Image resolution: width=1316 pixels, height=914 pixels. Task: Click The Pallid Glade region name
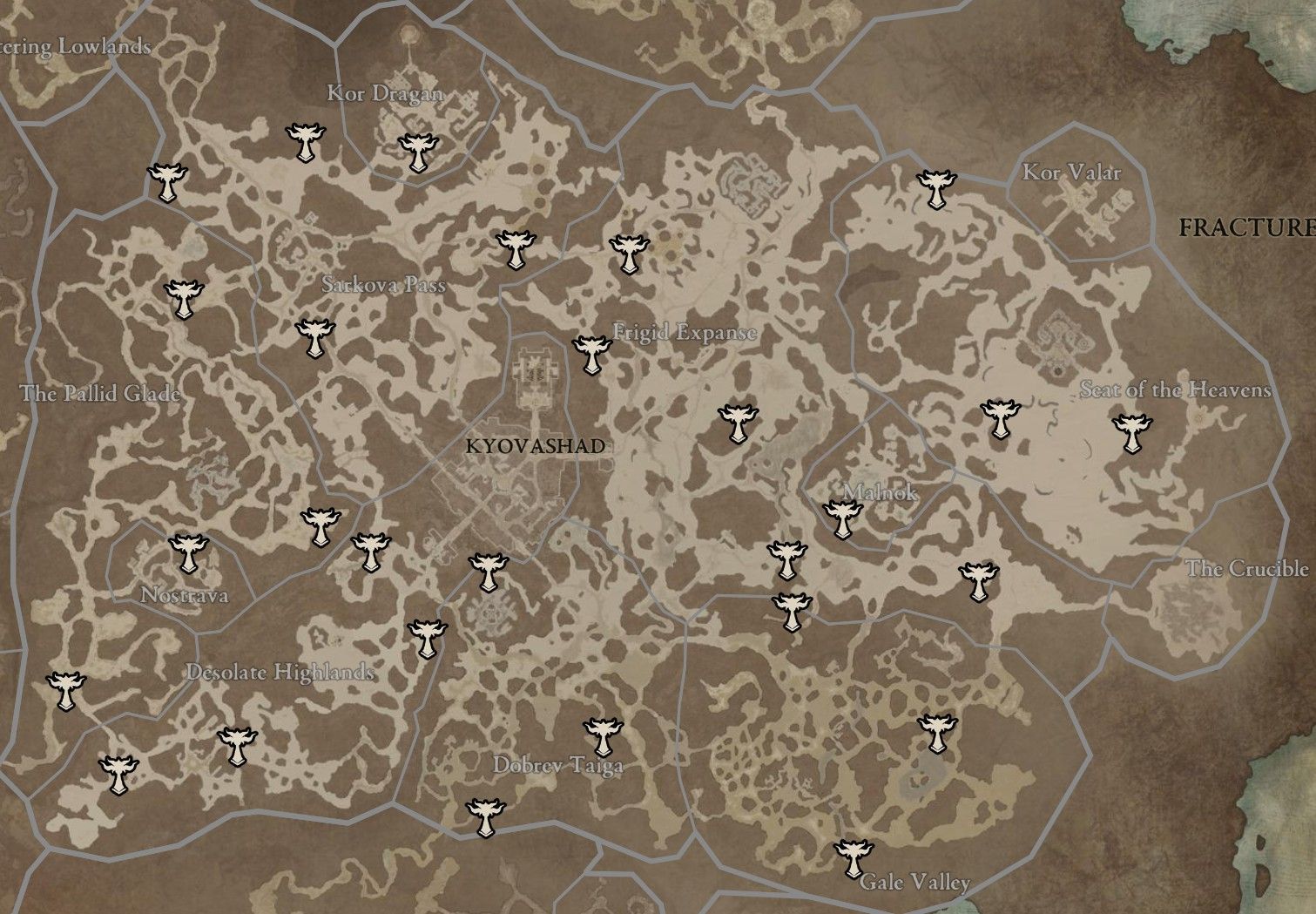pos(103,394)
